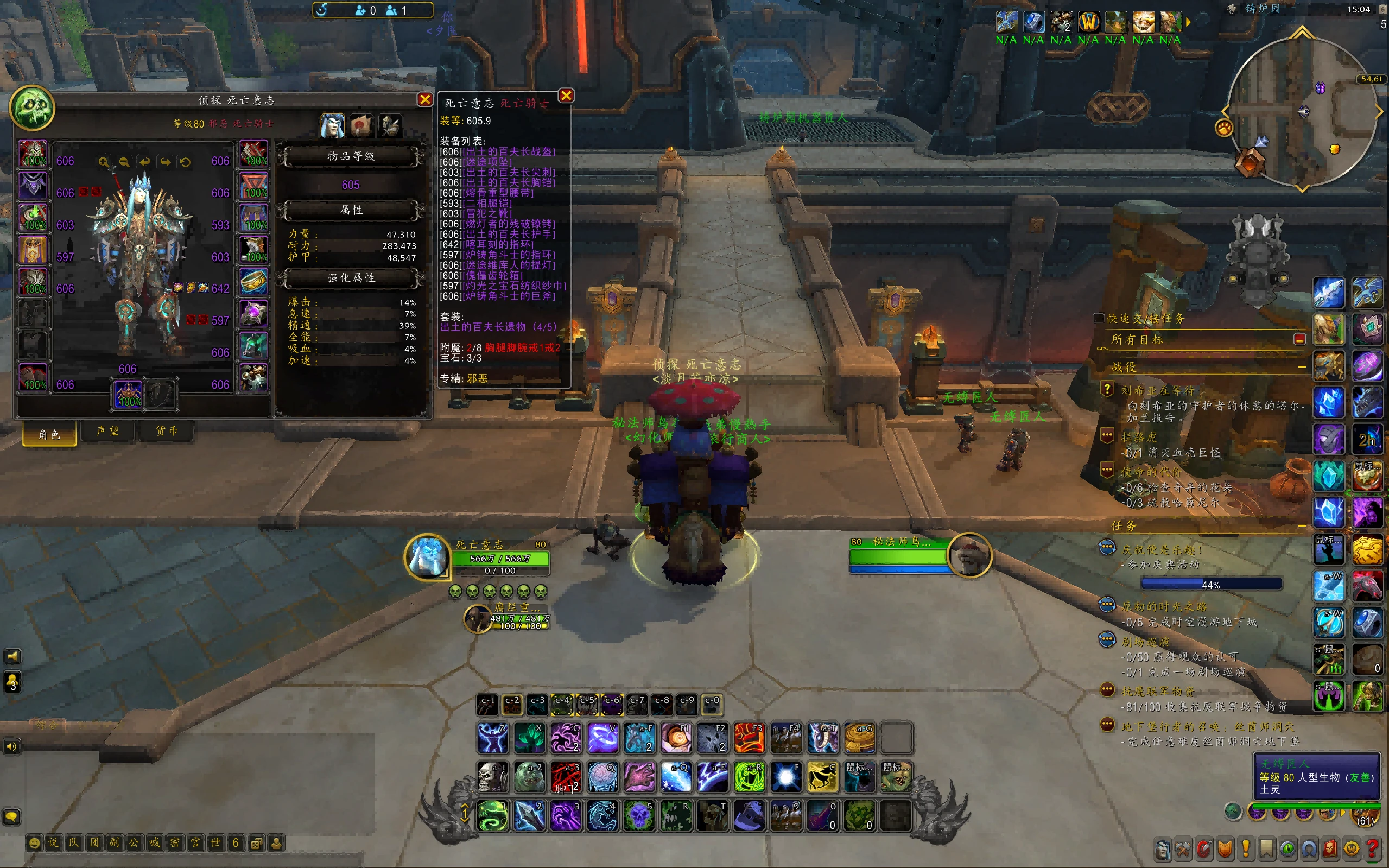Viewport: 1389px width, 868px height.
Task: Open the 货币 tab
Action: point(167,431)
